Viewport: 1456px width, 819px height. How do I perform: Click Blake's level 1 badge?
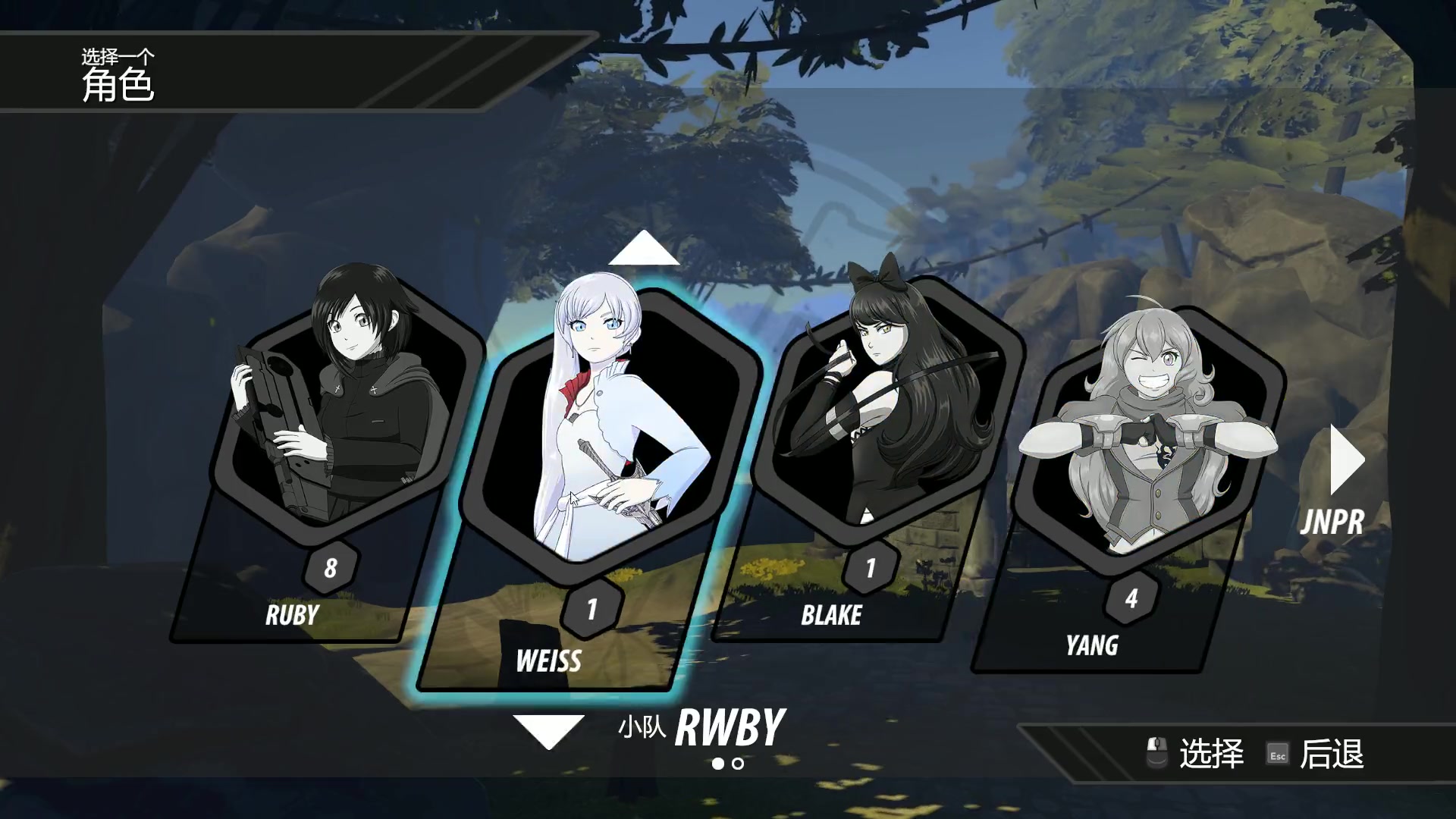click(871, 569)
